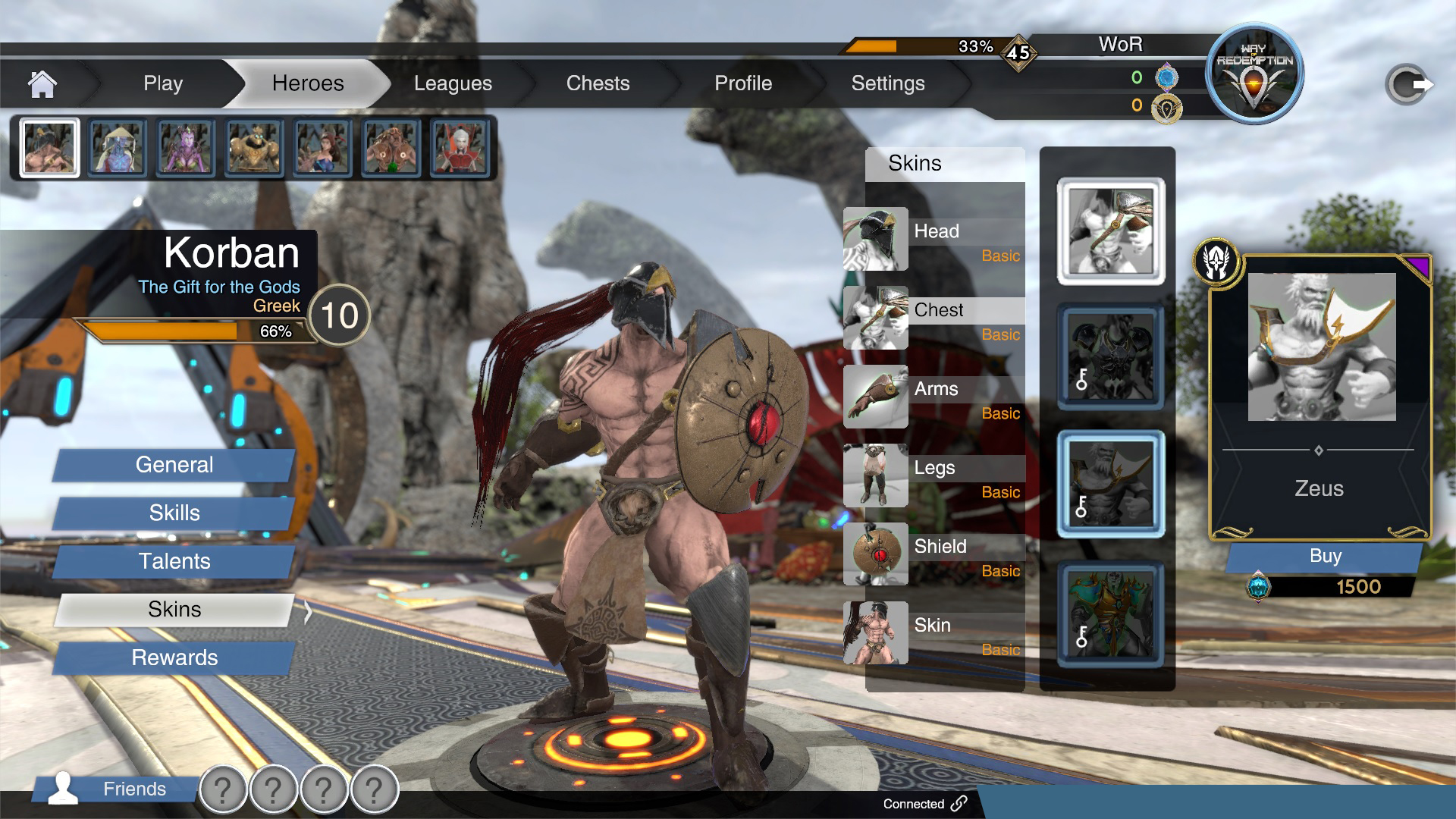This screenshot has height=819, width=1456.
Task: Show Korban's Skills section
Action: click(174, 513)
